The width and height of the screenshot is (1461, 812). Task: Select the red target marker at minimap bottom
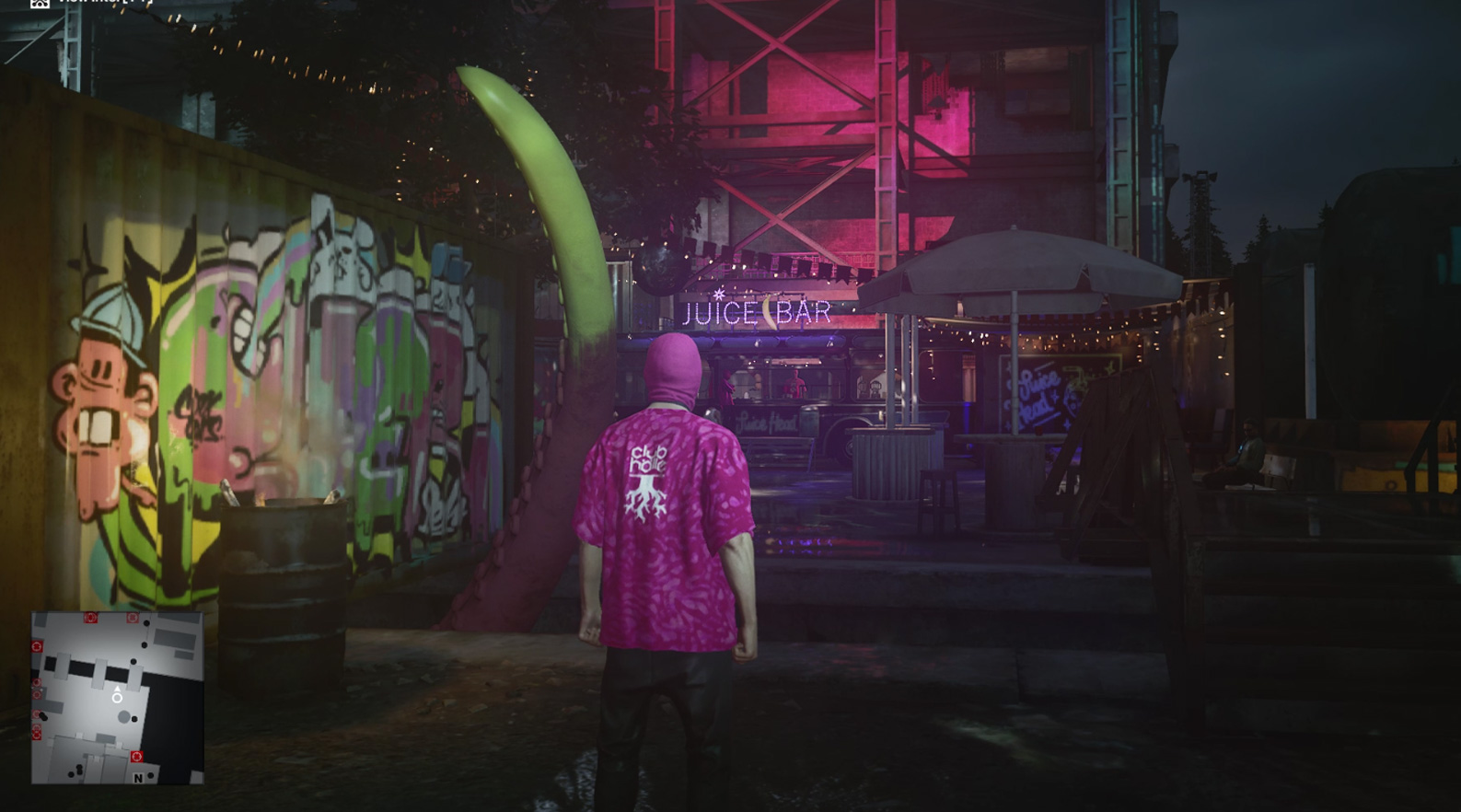[136, 756]
